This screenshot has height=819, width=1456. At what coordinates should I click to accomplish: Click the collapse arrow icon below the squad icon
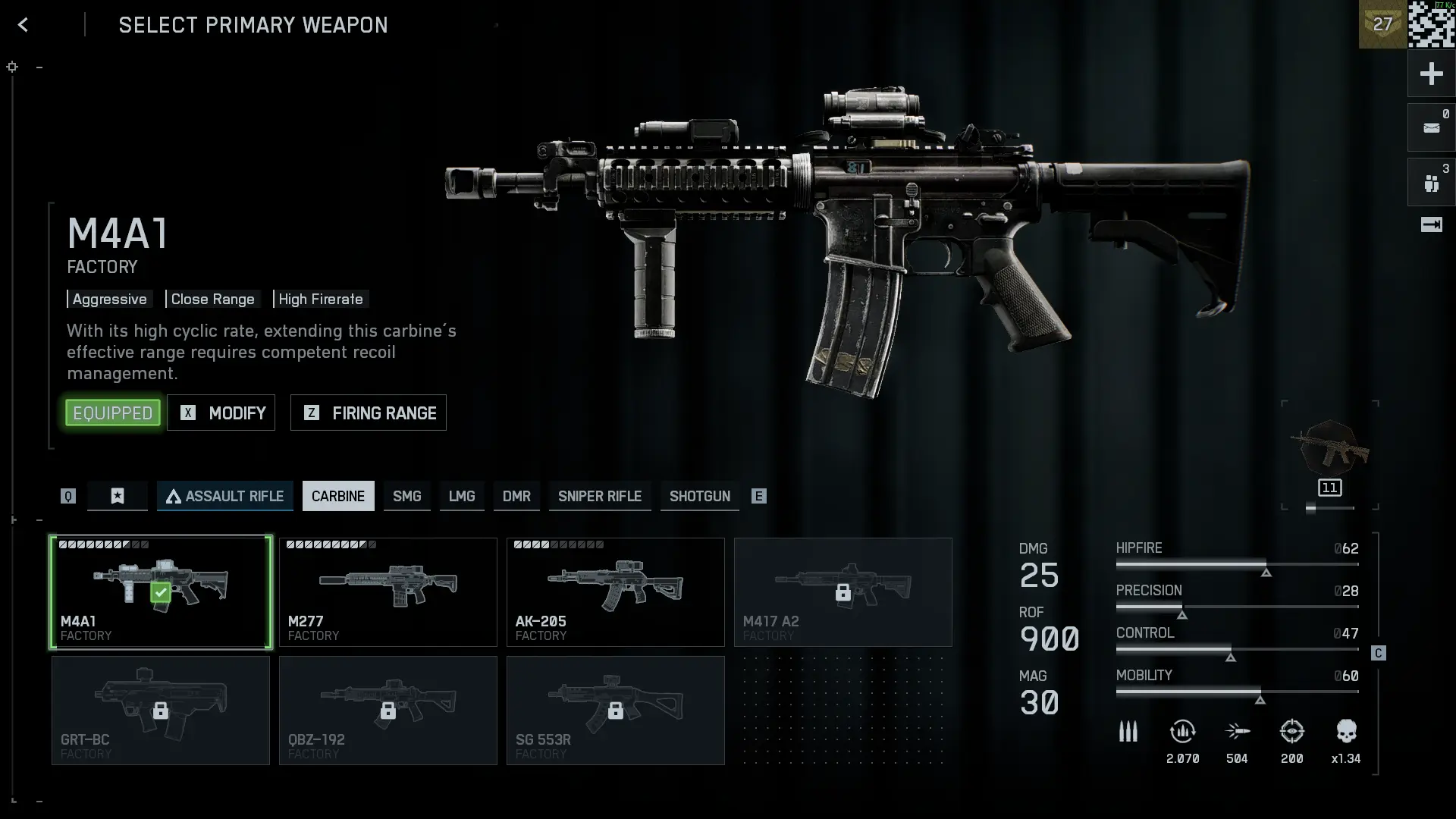pos(1432,225)
